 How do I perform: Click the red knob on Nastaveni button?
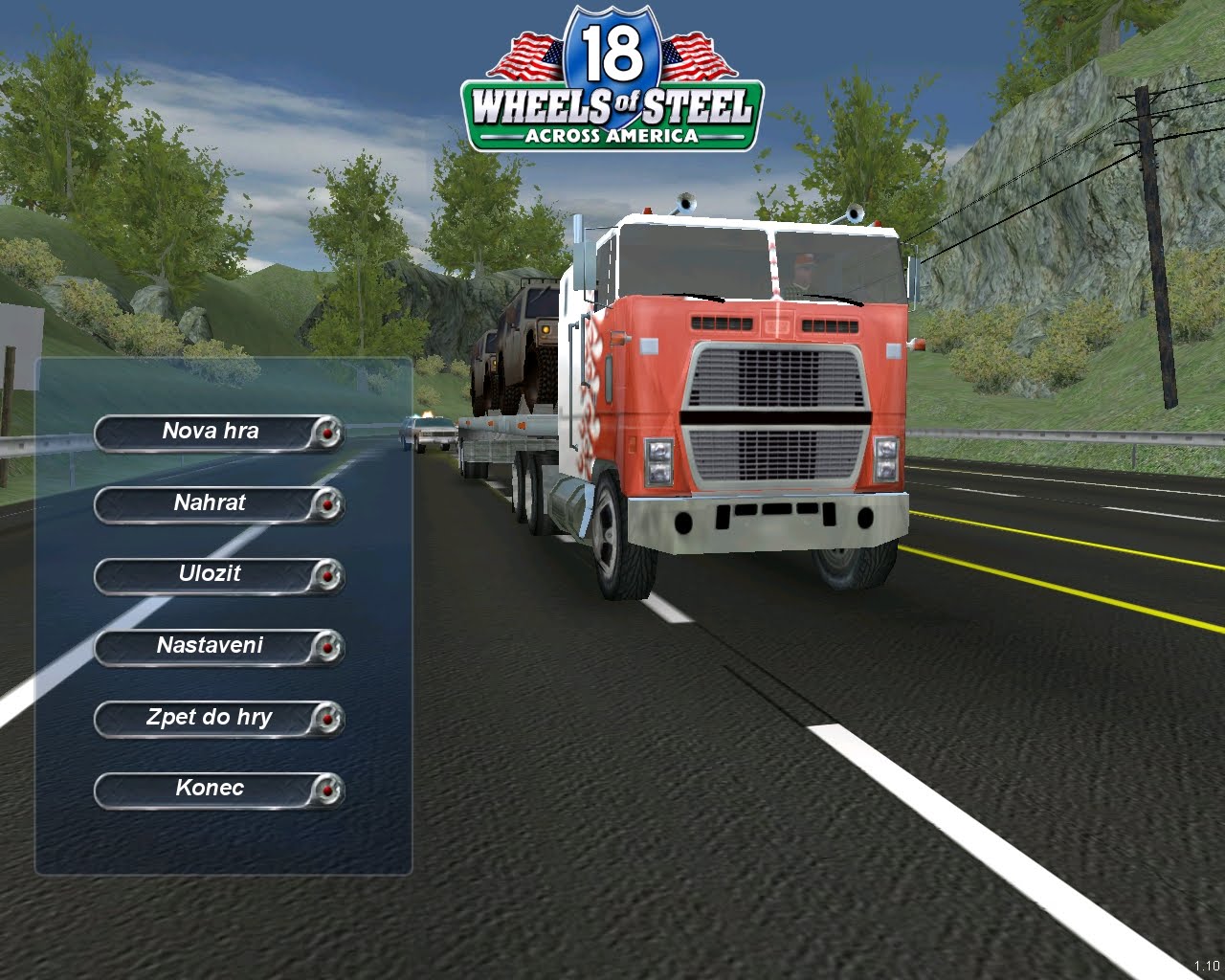[x=327, y=648]
